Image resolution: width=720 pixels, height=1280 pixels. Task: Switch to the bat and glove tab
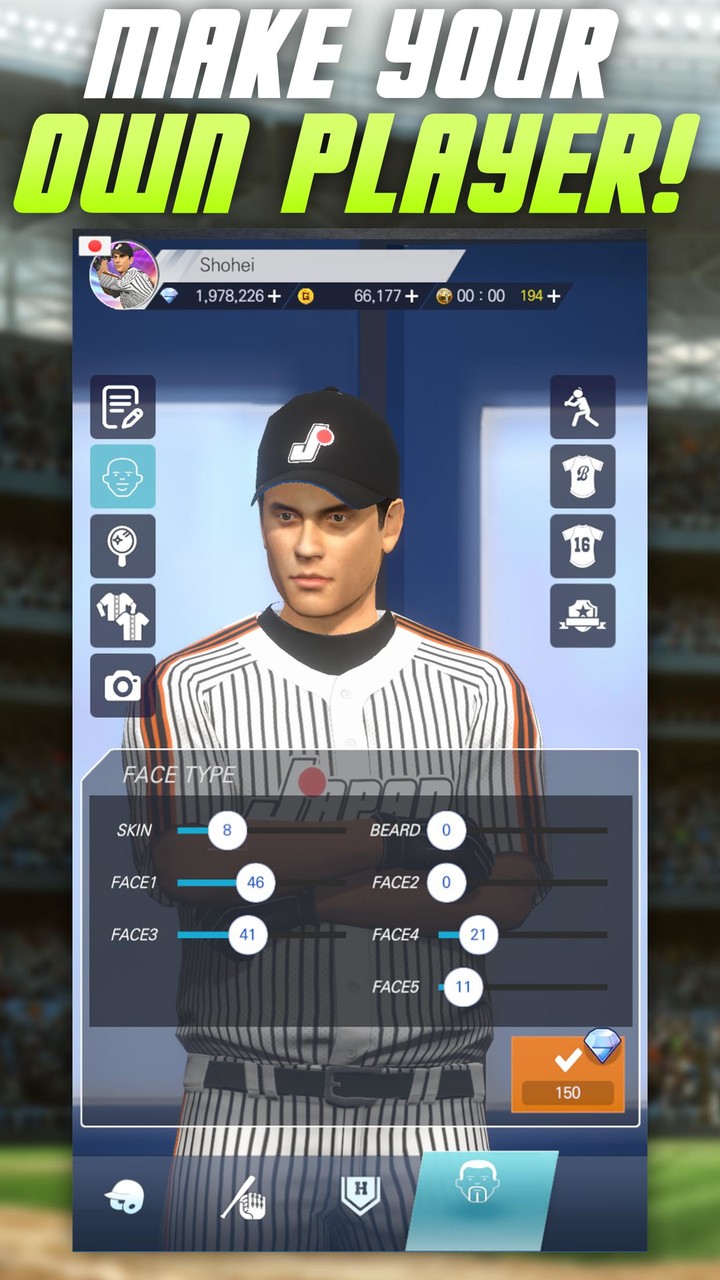point(243,1196)
